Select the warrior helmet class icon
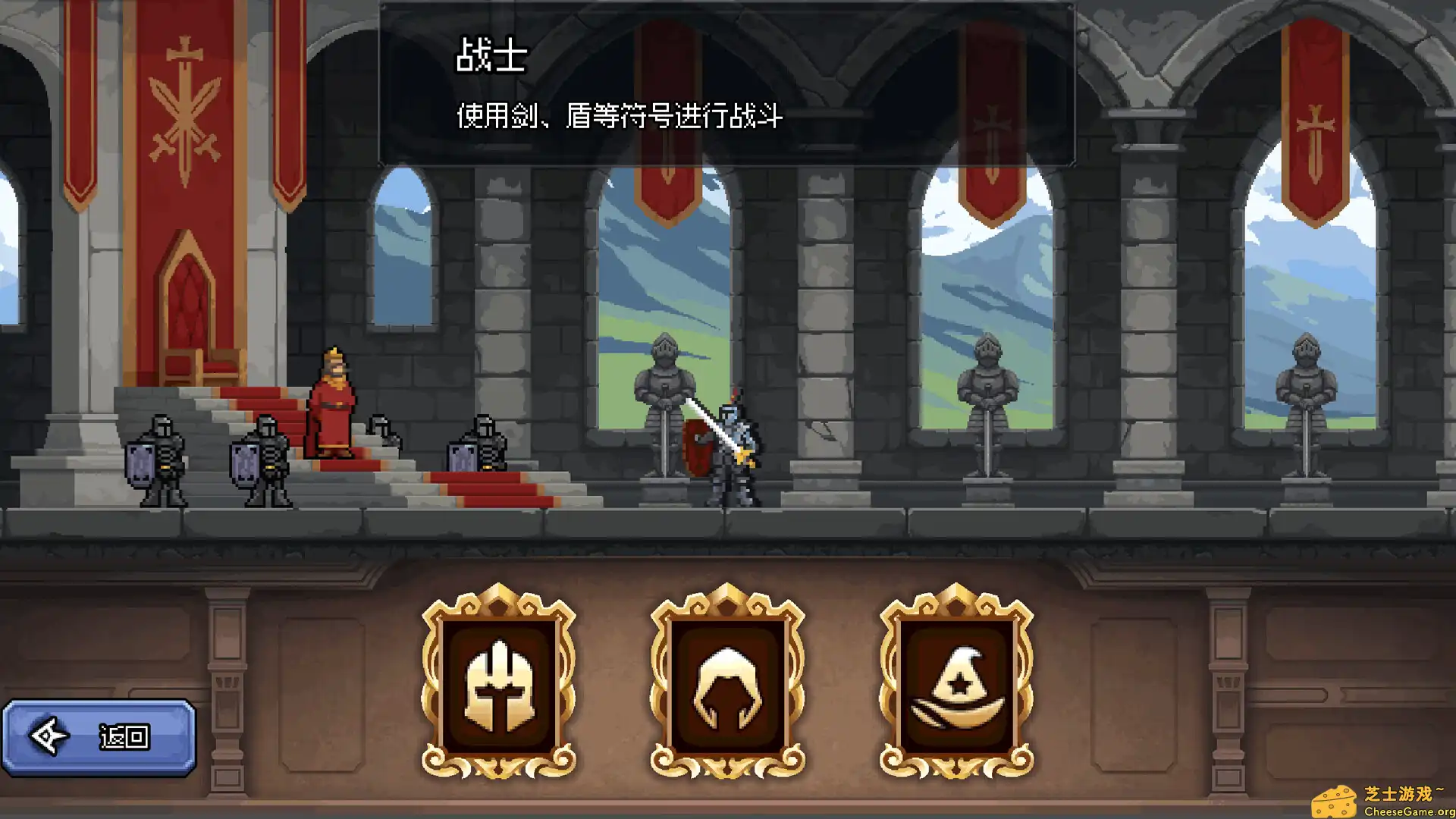This screenshot has width=1456, height=819. coord(497,682)
